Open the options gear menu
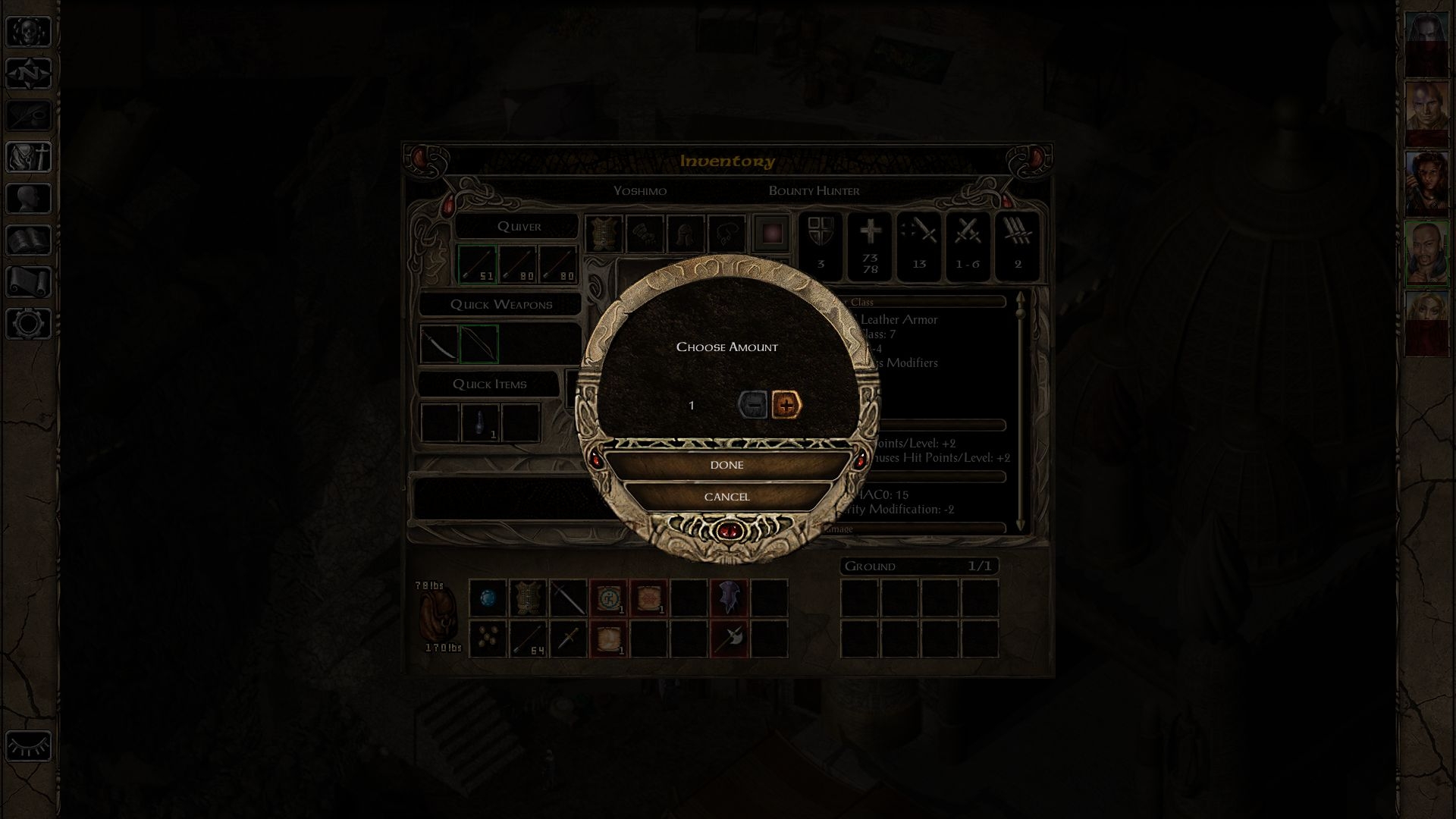 click(x=29, y=324)
